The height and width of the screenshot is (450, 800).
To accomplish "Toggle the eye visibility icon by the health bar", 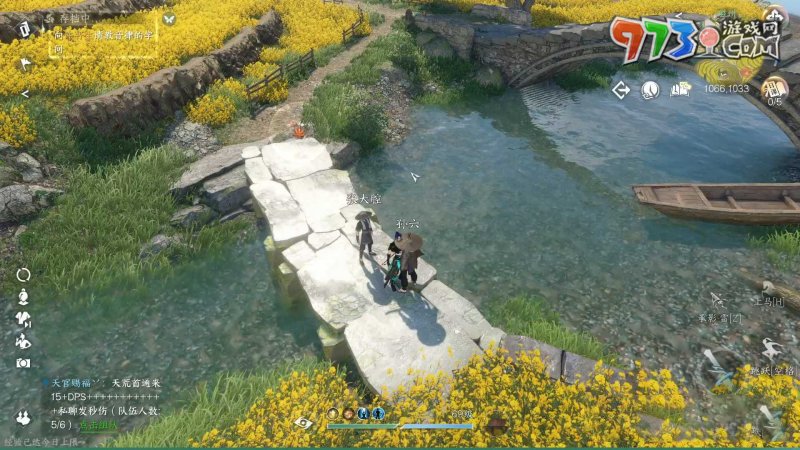I will (303, 423).
